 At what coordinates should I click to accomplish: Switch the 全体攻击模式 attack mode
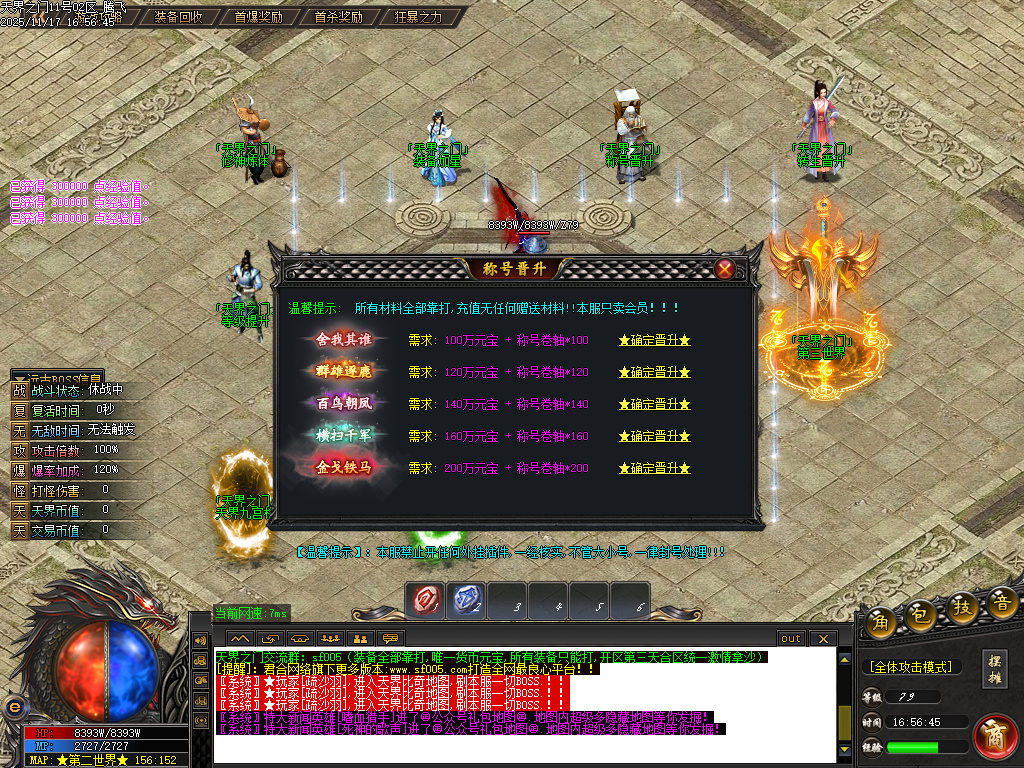click(x=909, y=666)
